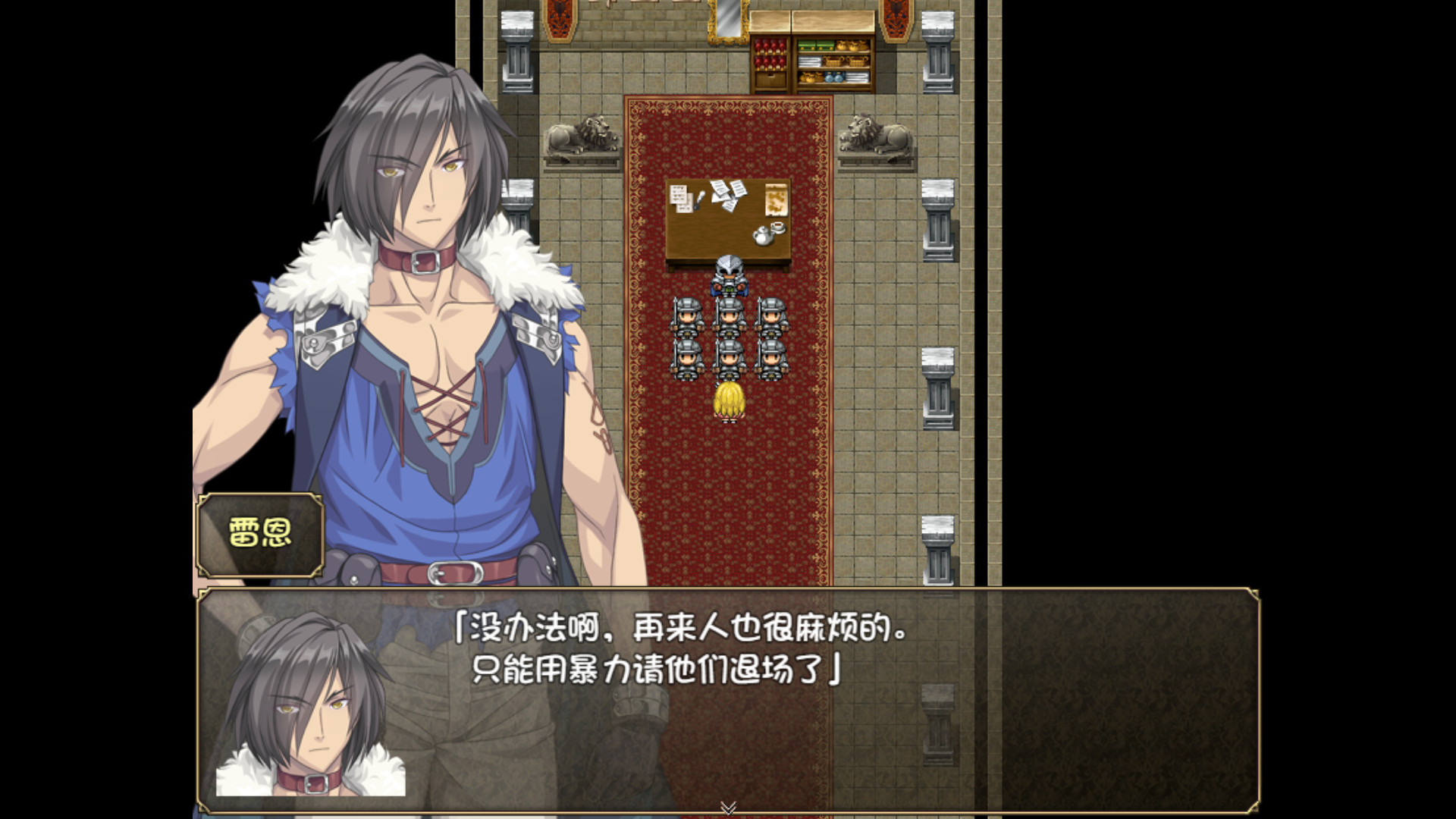
Task: Click the quill pen on the desk
Action: tap(699, 199)
